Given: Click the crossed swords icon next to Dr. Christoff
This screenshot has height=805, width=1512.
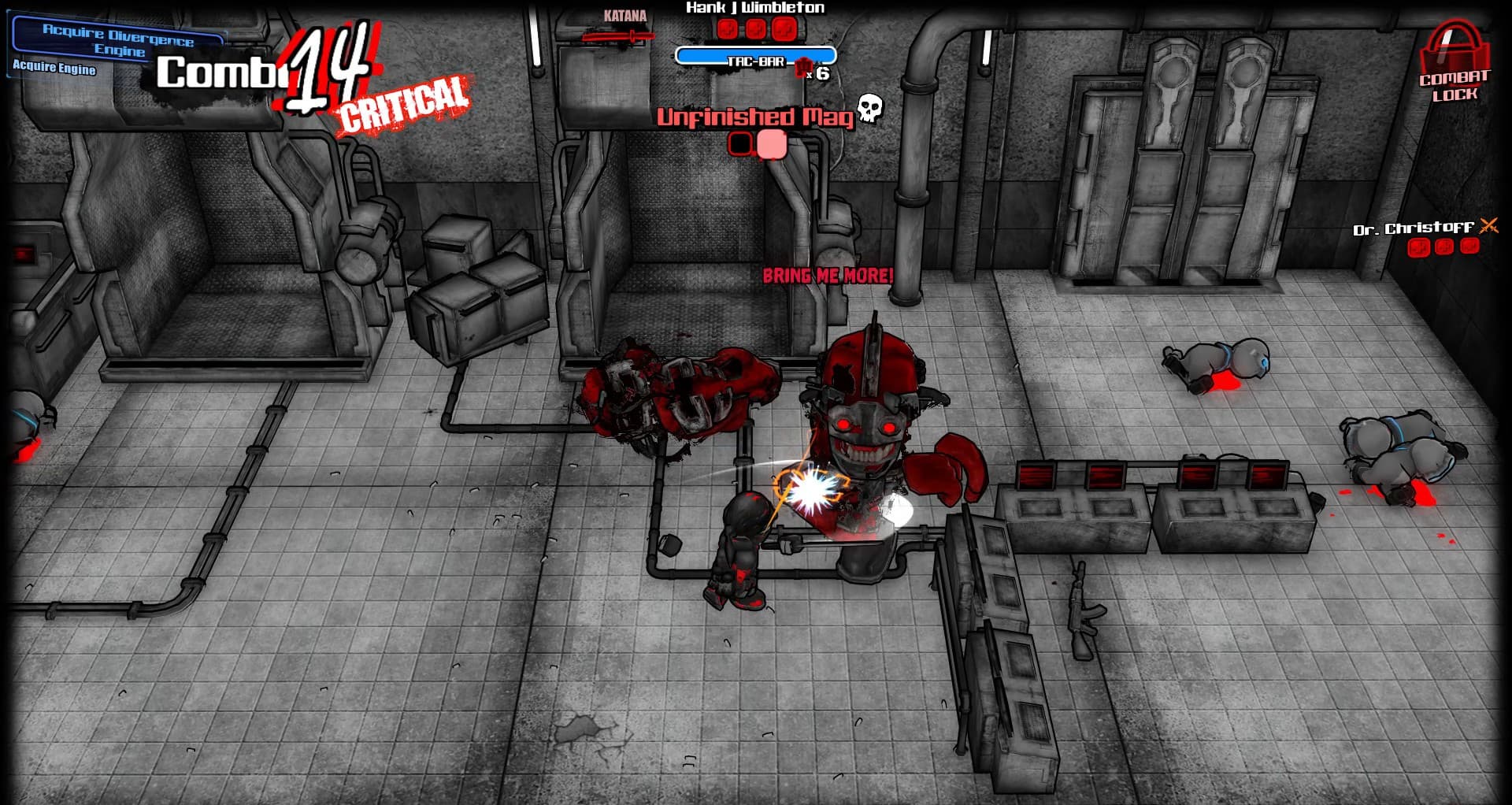Looking at the screenshot, I should click(x=1487, y=228).
